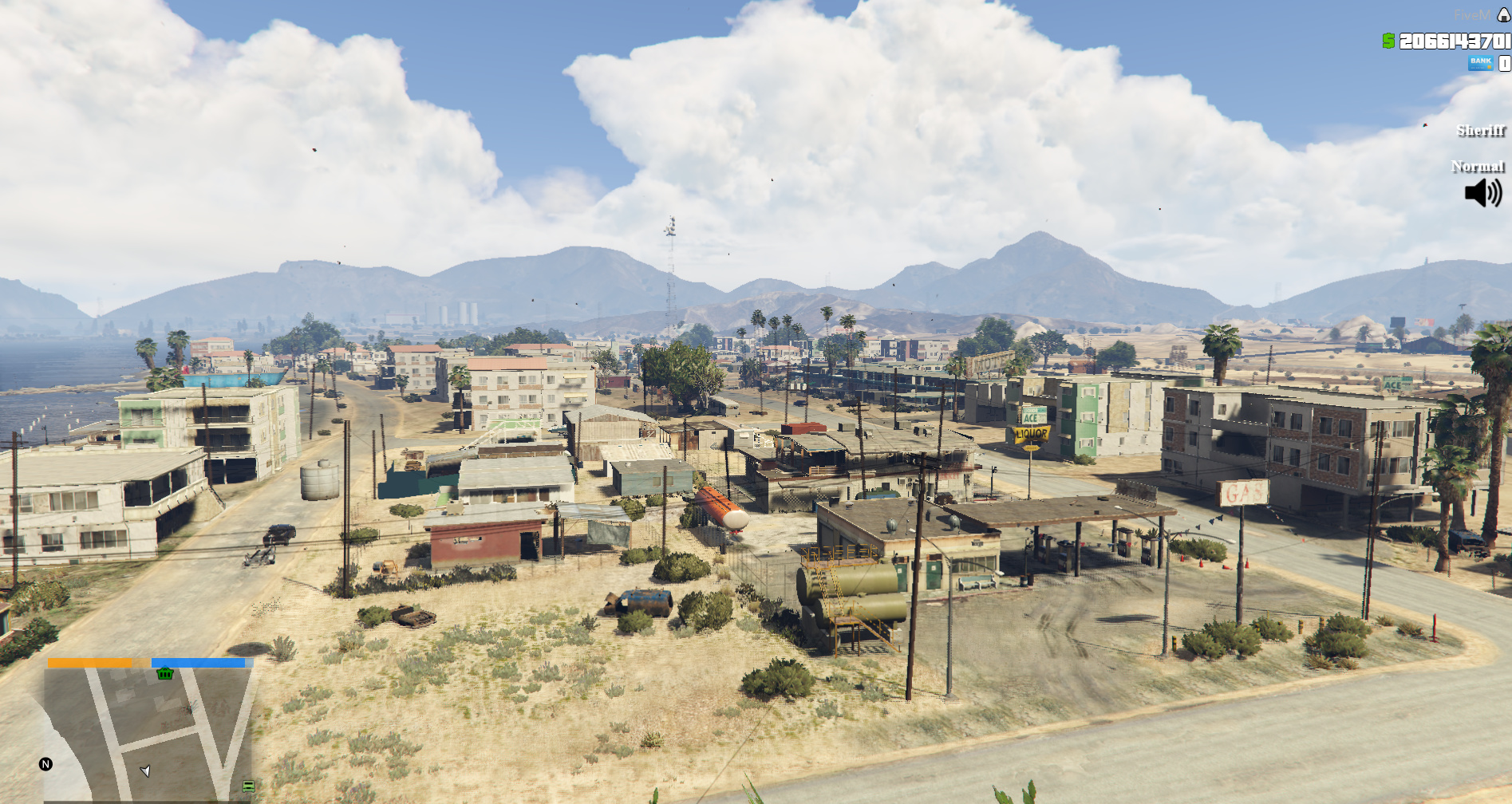
Task: Click the bank balance value beside the BANK card
Action: pos(1503,64)
